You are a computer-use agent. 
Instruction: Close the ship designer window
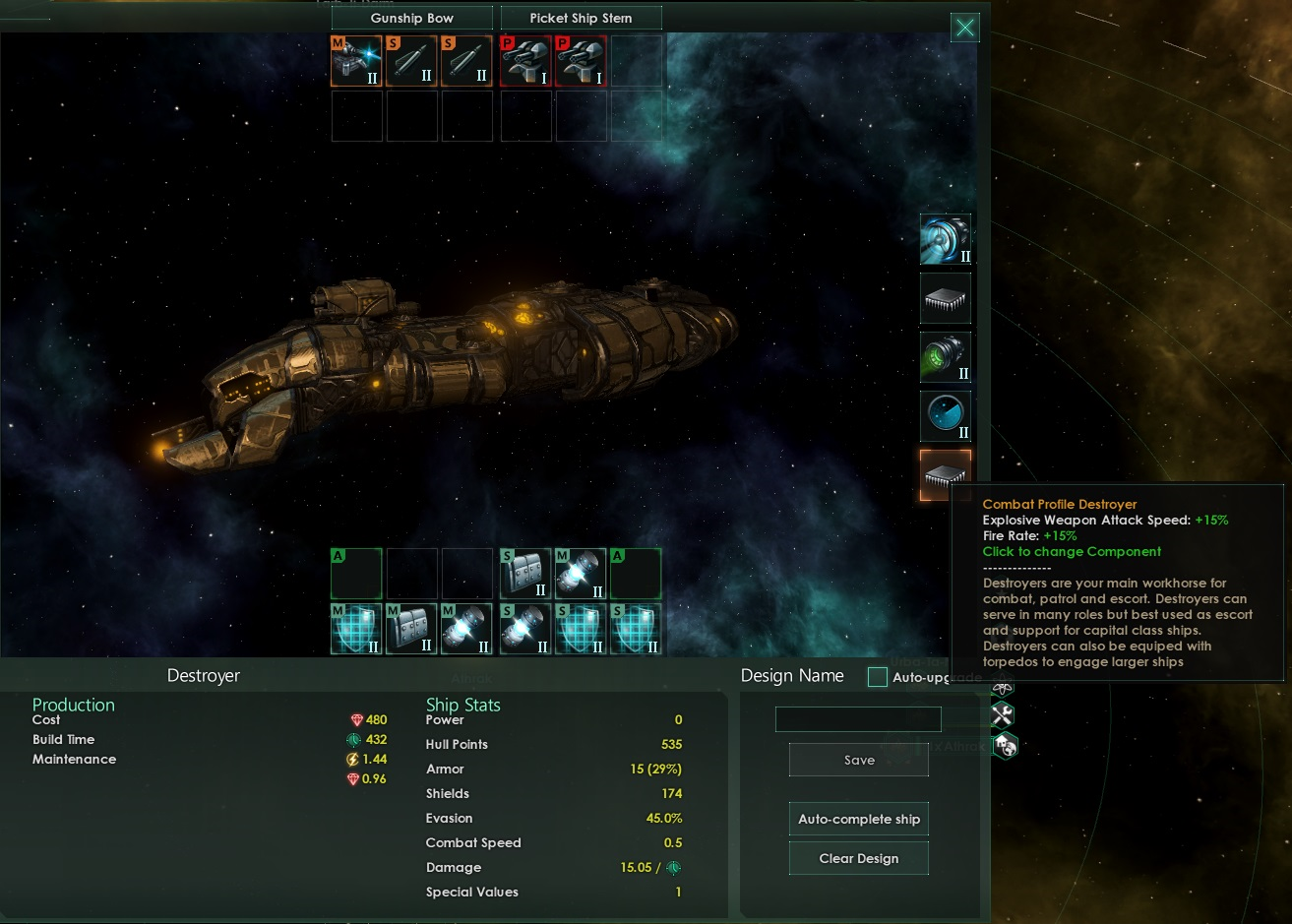965,28
